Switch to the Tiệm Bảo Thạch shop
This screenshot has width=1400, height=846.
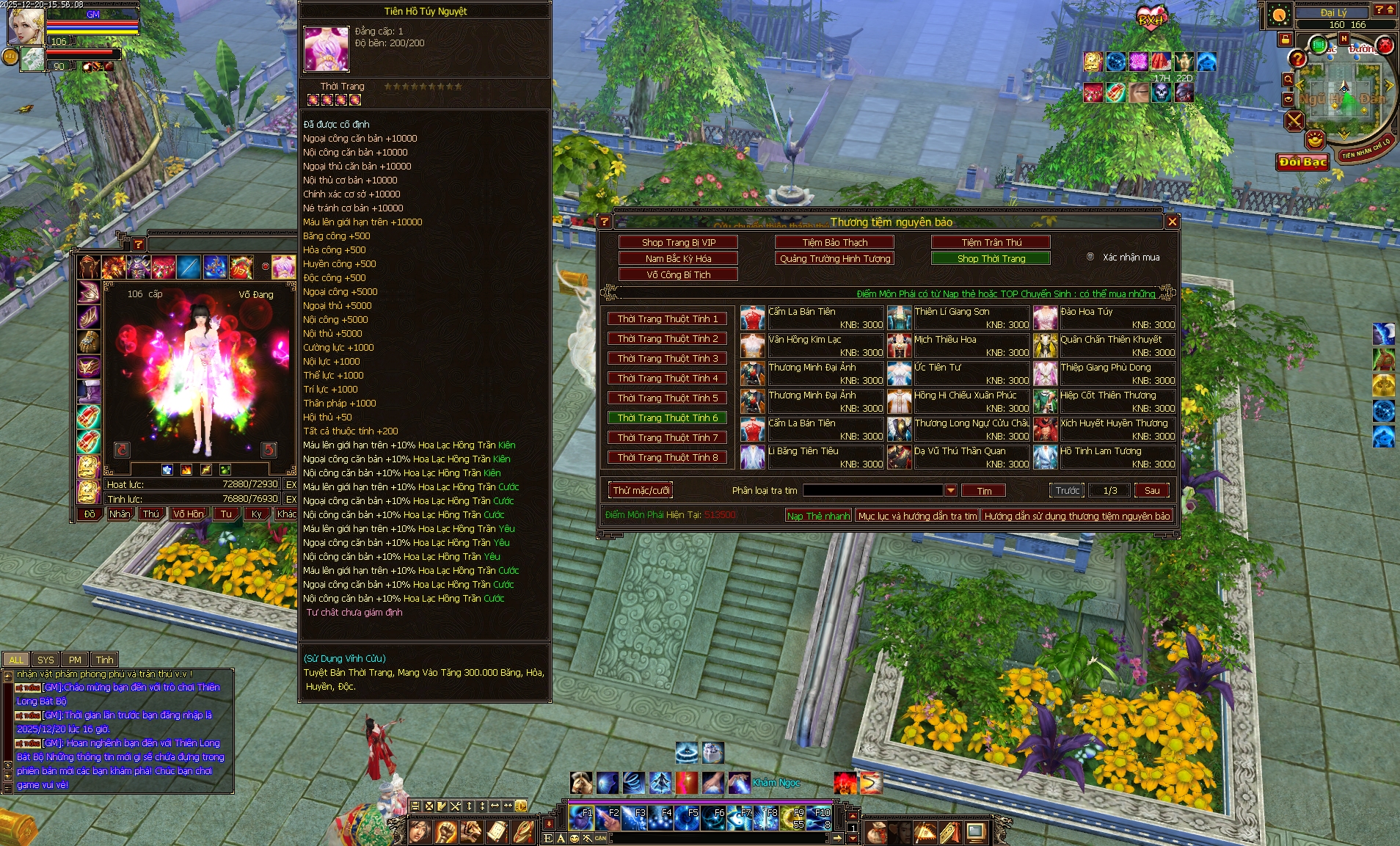click(834, 242)
